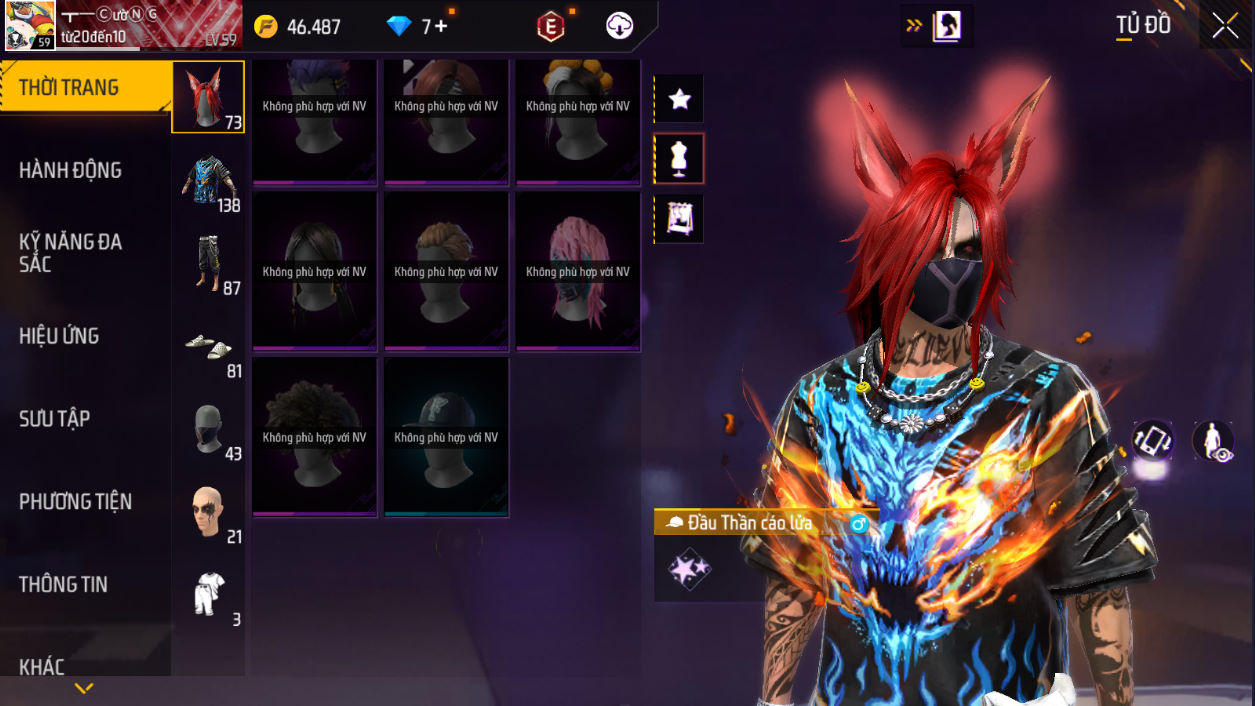Open the bald face with sunglasses subcategory
Screen dimensions: 1255x706
click(x=209, y=512)
